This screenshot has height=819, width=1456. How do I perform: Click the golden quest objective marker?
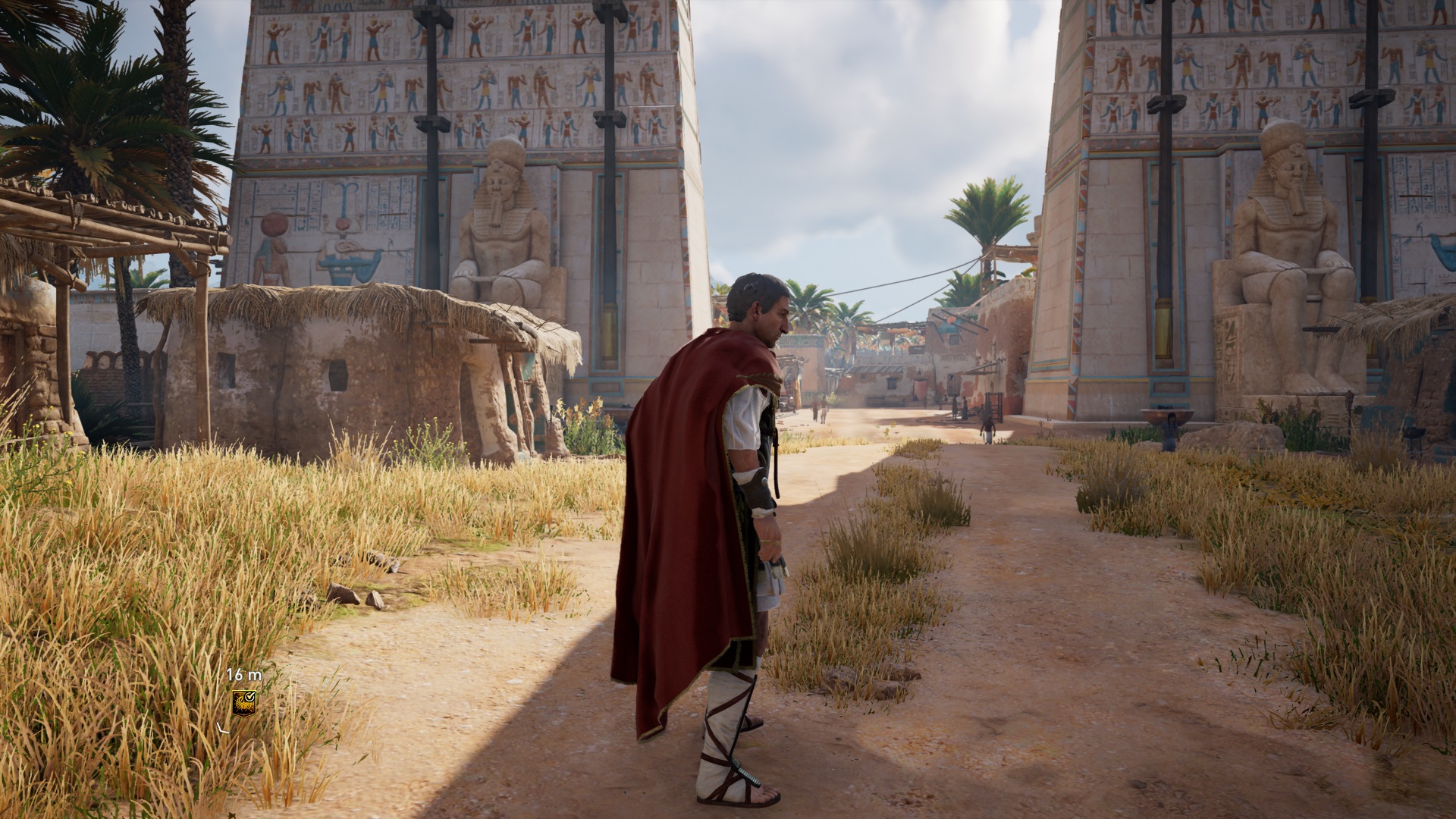[x=243, y=703]
